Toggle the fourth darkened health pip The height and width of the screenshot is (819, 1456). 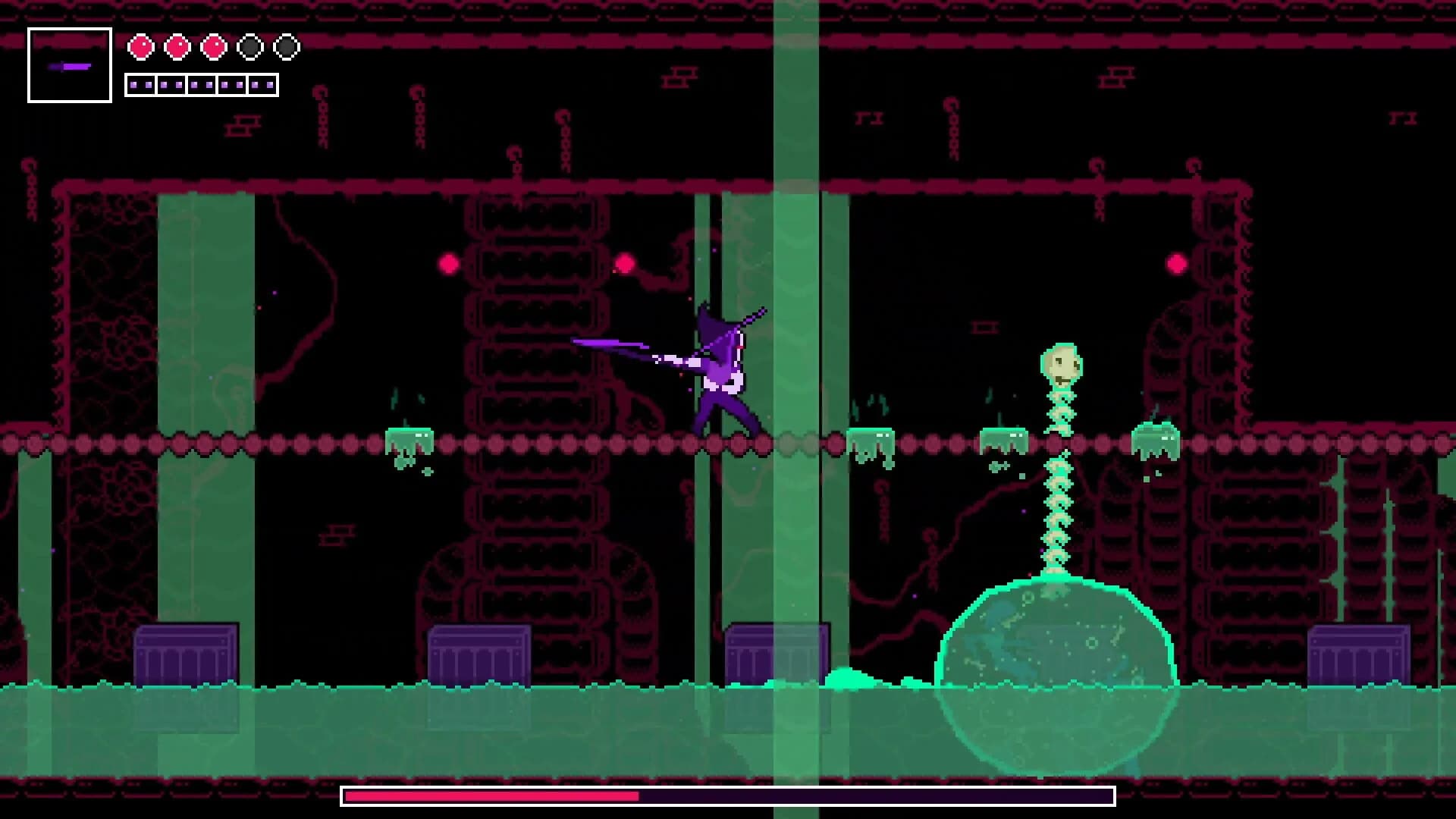click(250, 45)
